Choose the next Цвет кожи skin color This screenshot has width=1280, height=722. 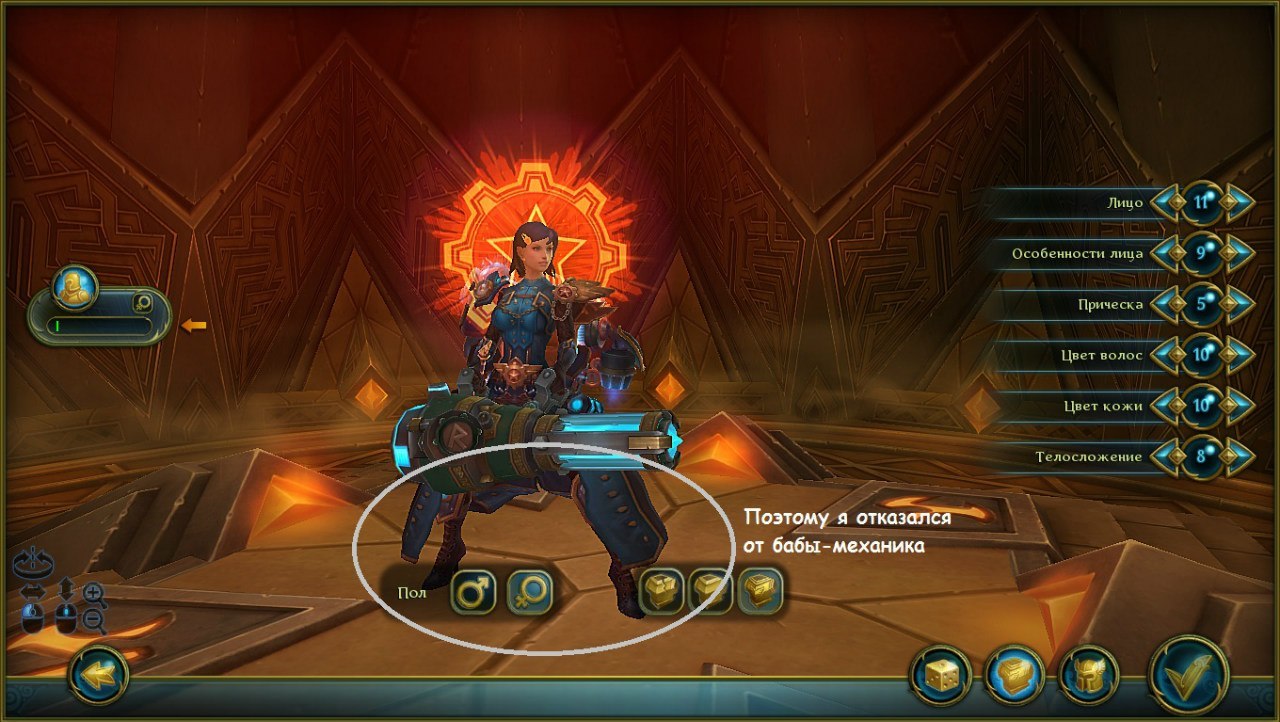1237,406
